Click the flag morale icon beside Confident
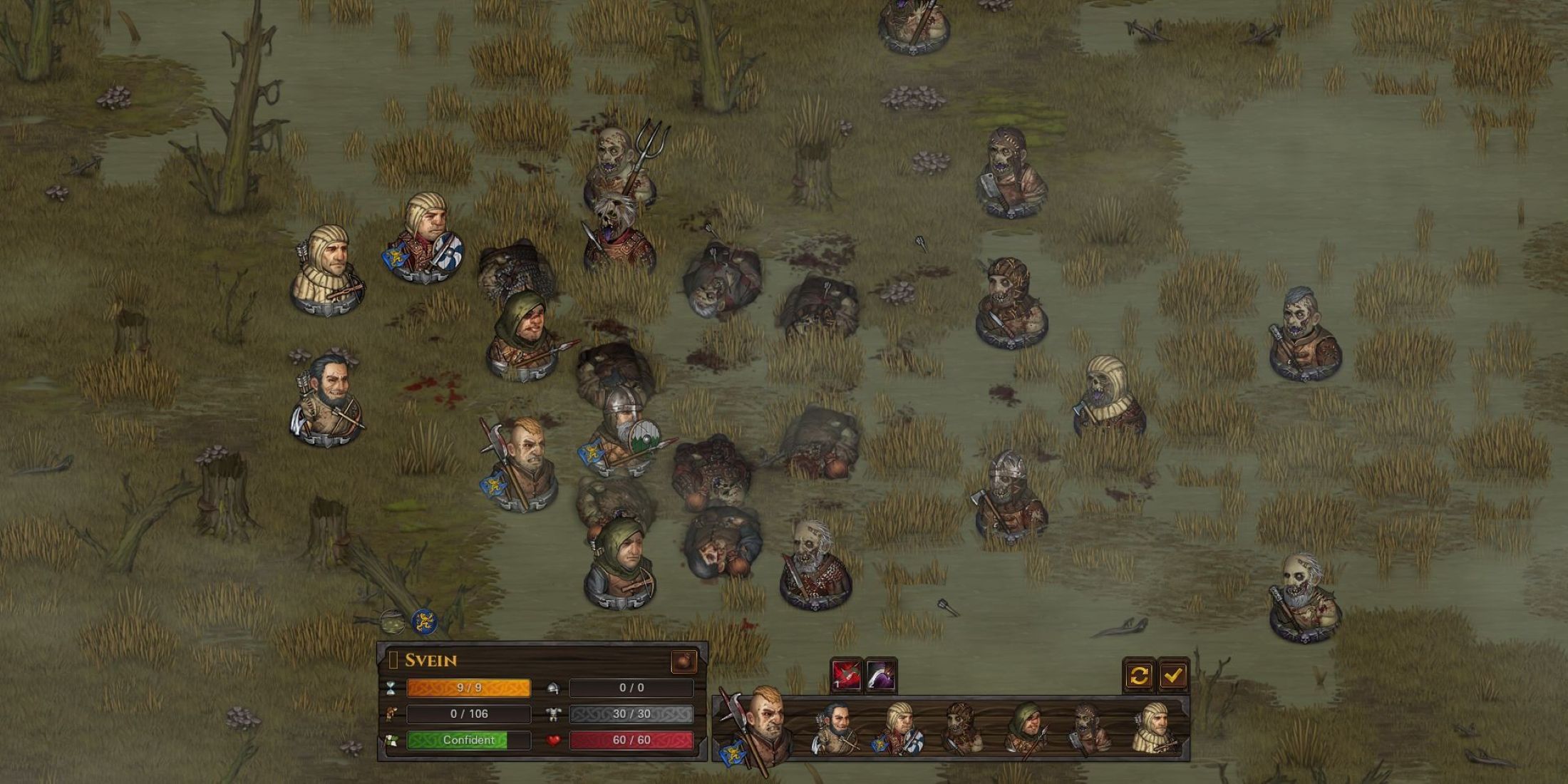1568x784 pixels. tap(391, 741)
